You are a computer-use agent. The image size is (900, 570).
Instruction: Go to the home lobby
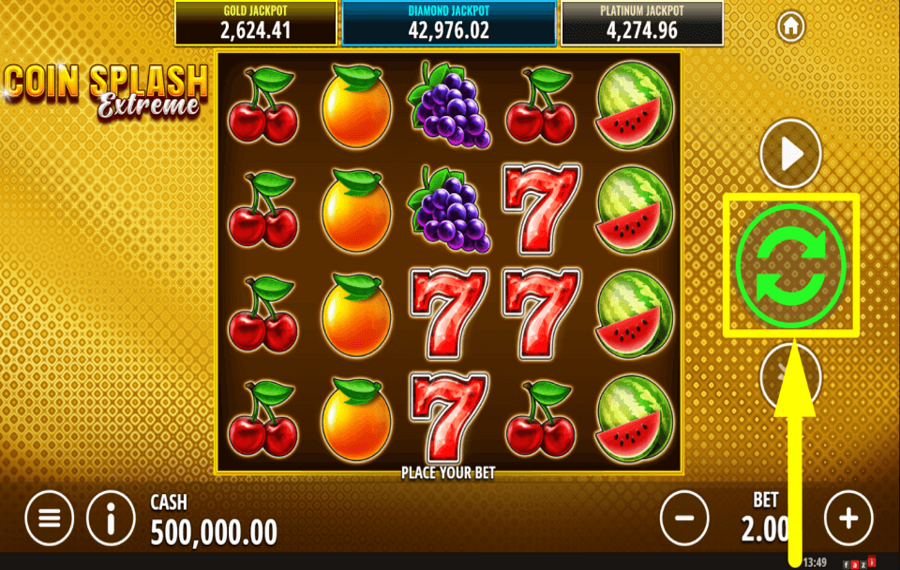click(792, 24)
